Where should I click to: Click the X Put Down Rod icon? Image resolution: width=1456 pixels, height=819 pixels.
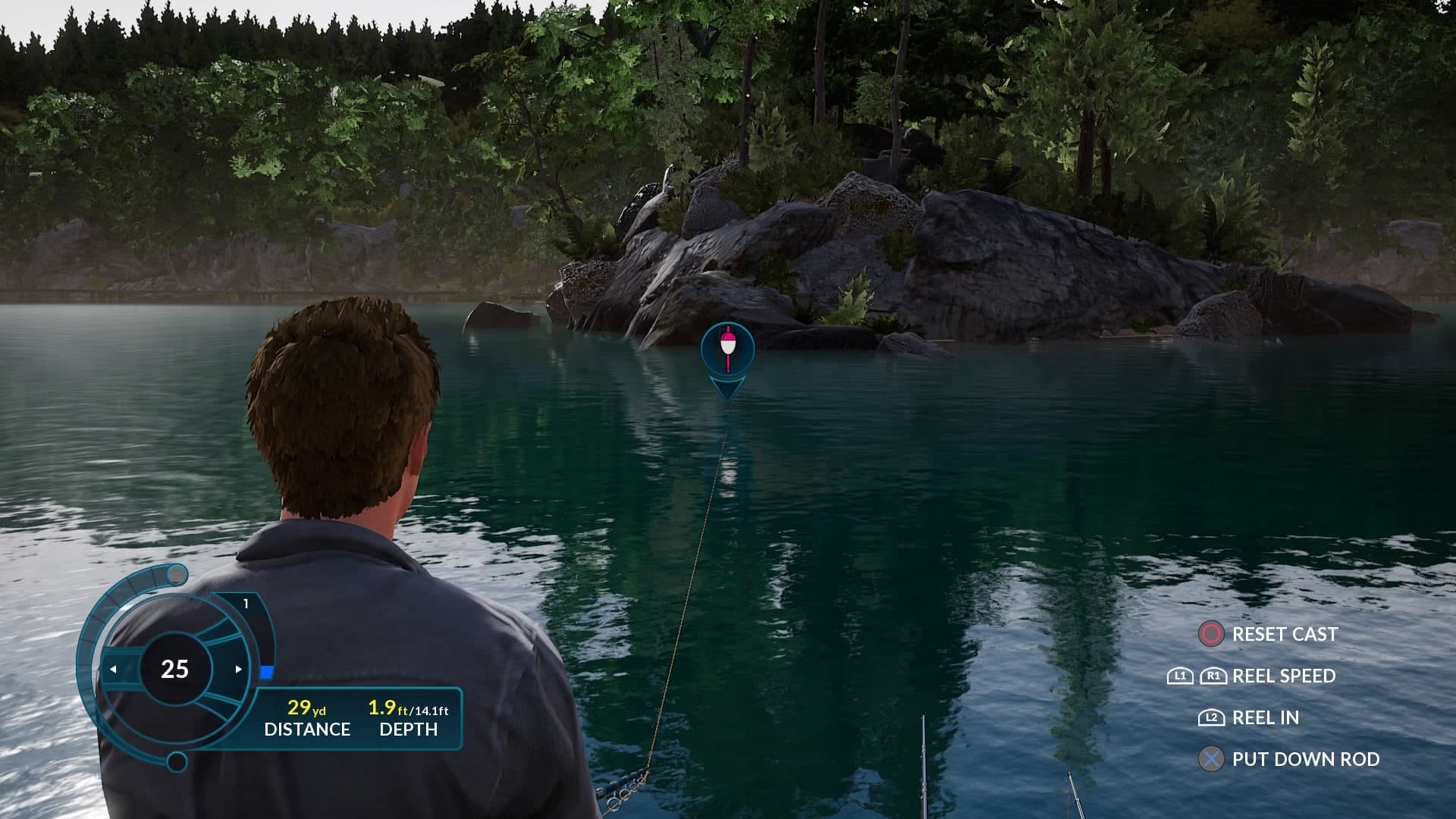pos(1212,758)
